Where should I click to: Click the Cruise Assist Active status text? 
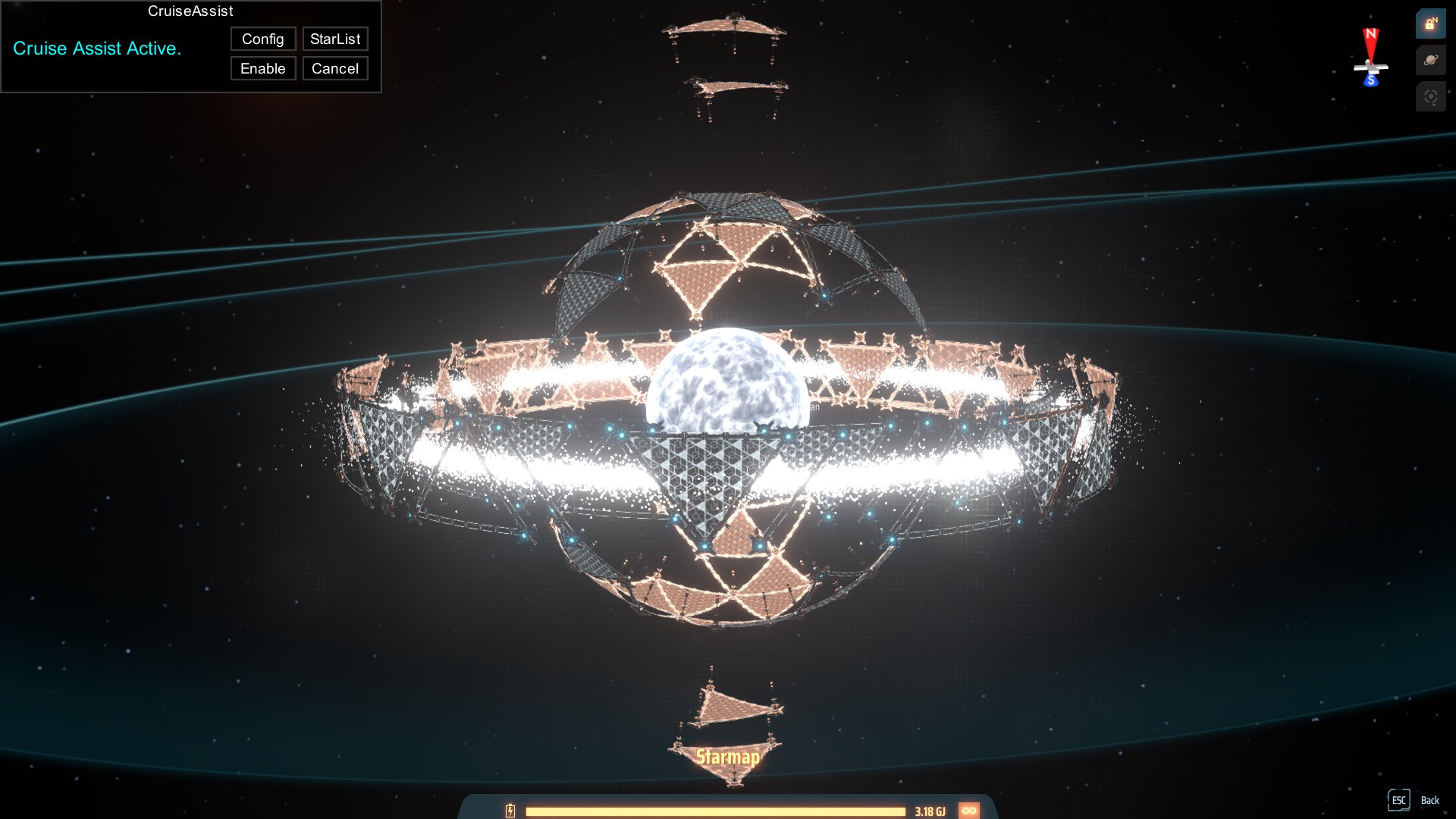coord(97,49)
